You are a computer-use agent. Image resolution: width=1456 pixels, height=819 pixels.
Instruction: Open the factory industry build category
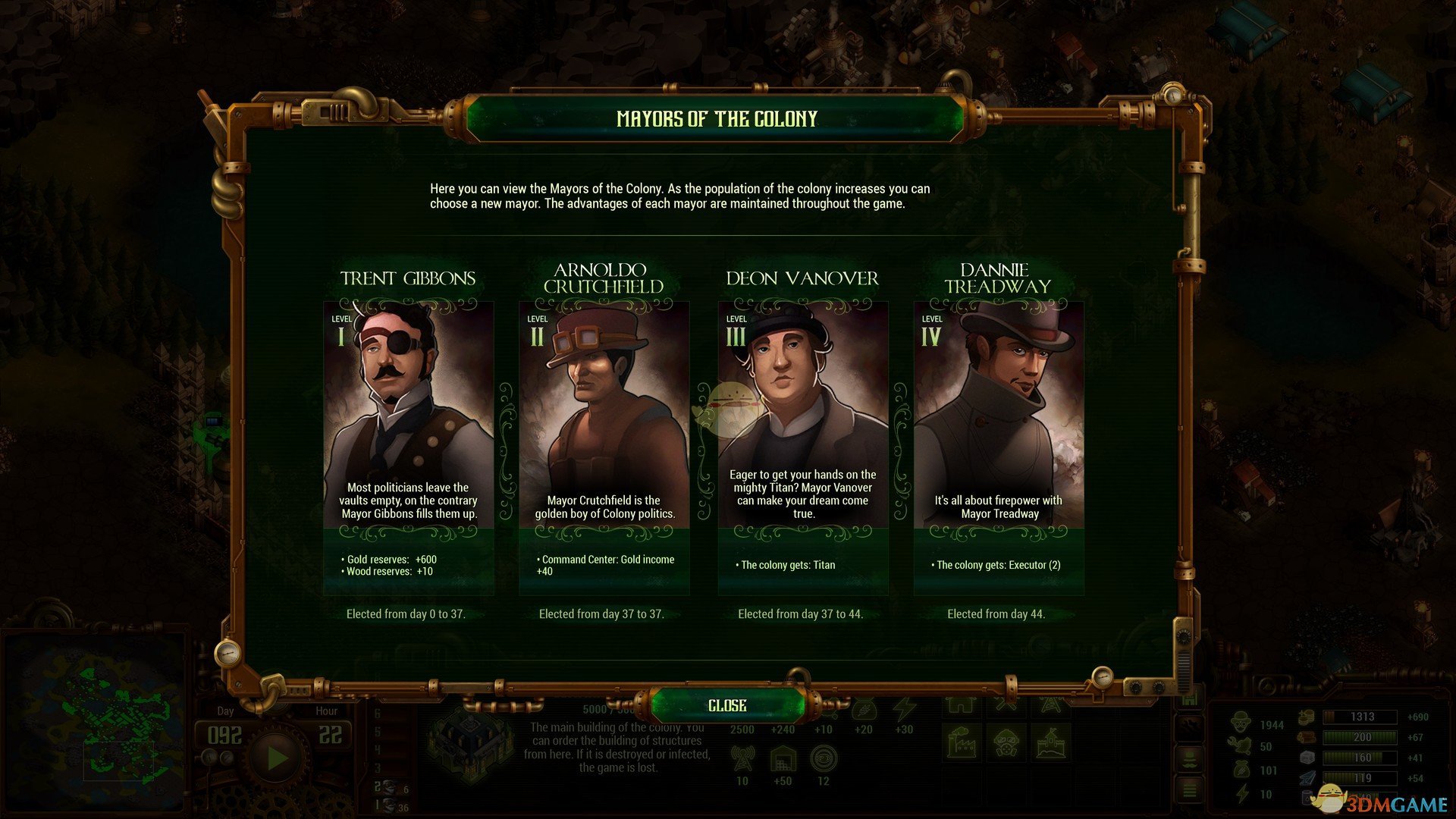click(962, 744)
